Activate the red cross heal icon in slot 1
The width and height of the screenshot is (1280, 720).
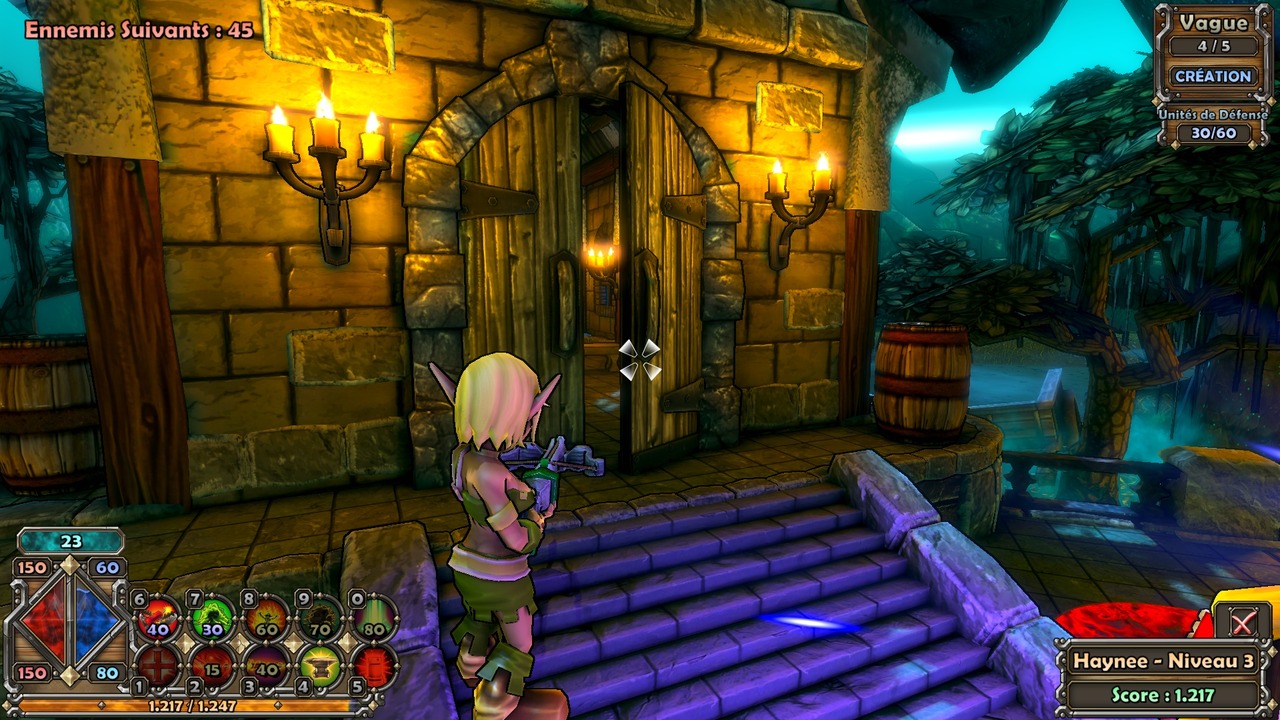click(159, 666)
